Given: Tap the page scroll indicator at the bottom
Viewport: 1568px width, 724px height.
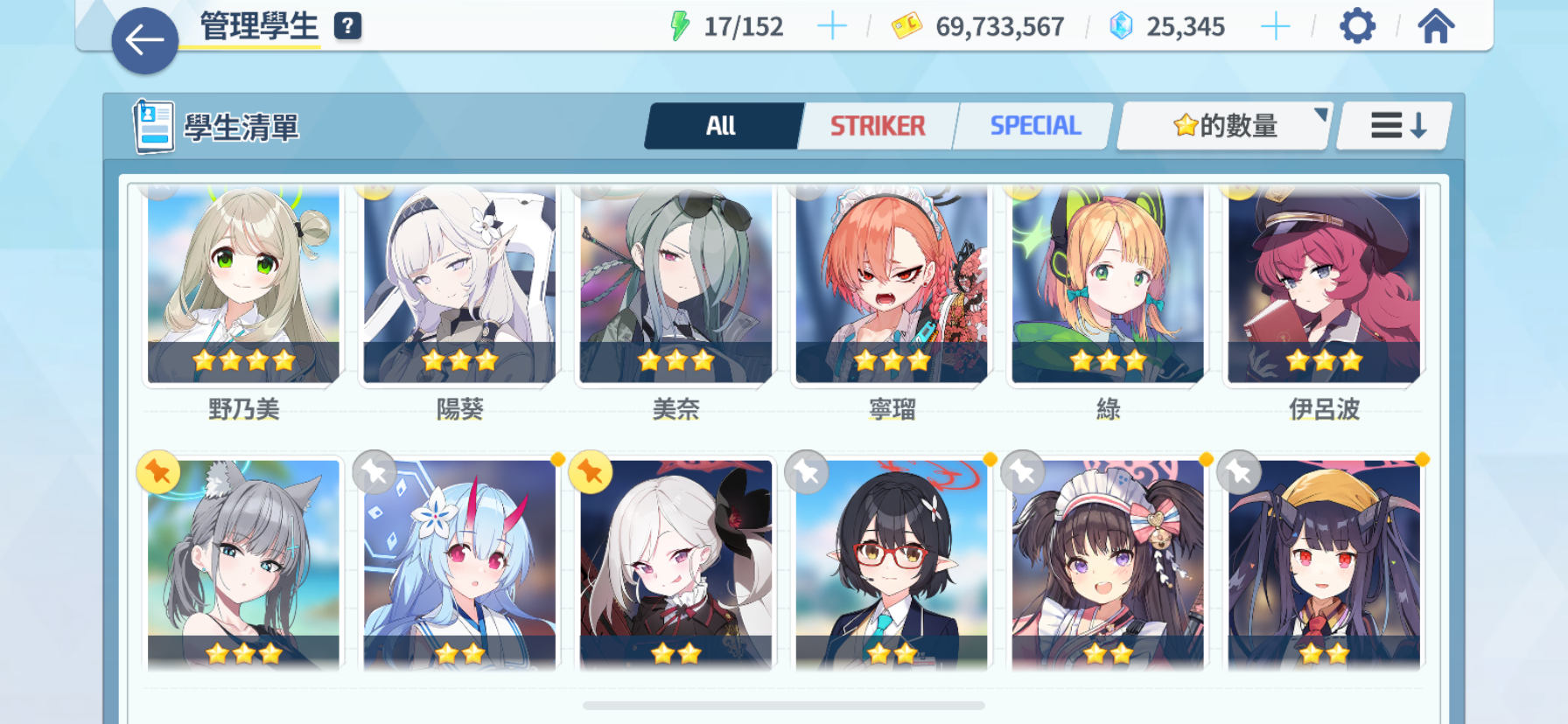Looking at the screenshot, I should (784, 705).
